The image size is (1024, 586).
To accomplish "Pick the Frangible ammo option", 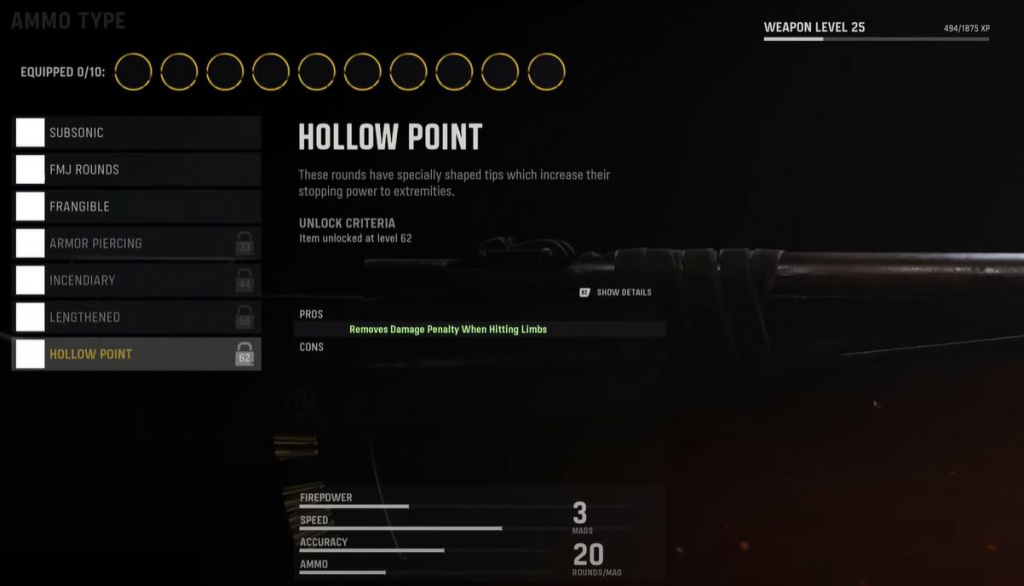I will coord(136,207).
